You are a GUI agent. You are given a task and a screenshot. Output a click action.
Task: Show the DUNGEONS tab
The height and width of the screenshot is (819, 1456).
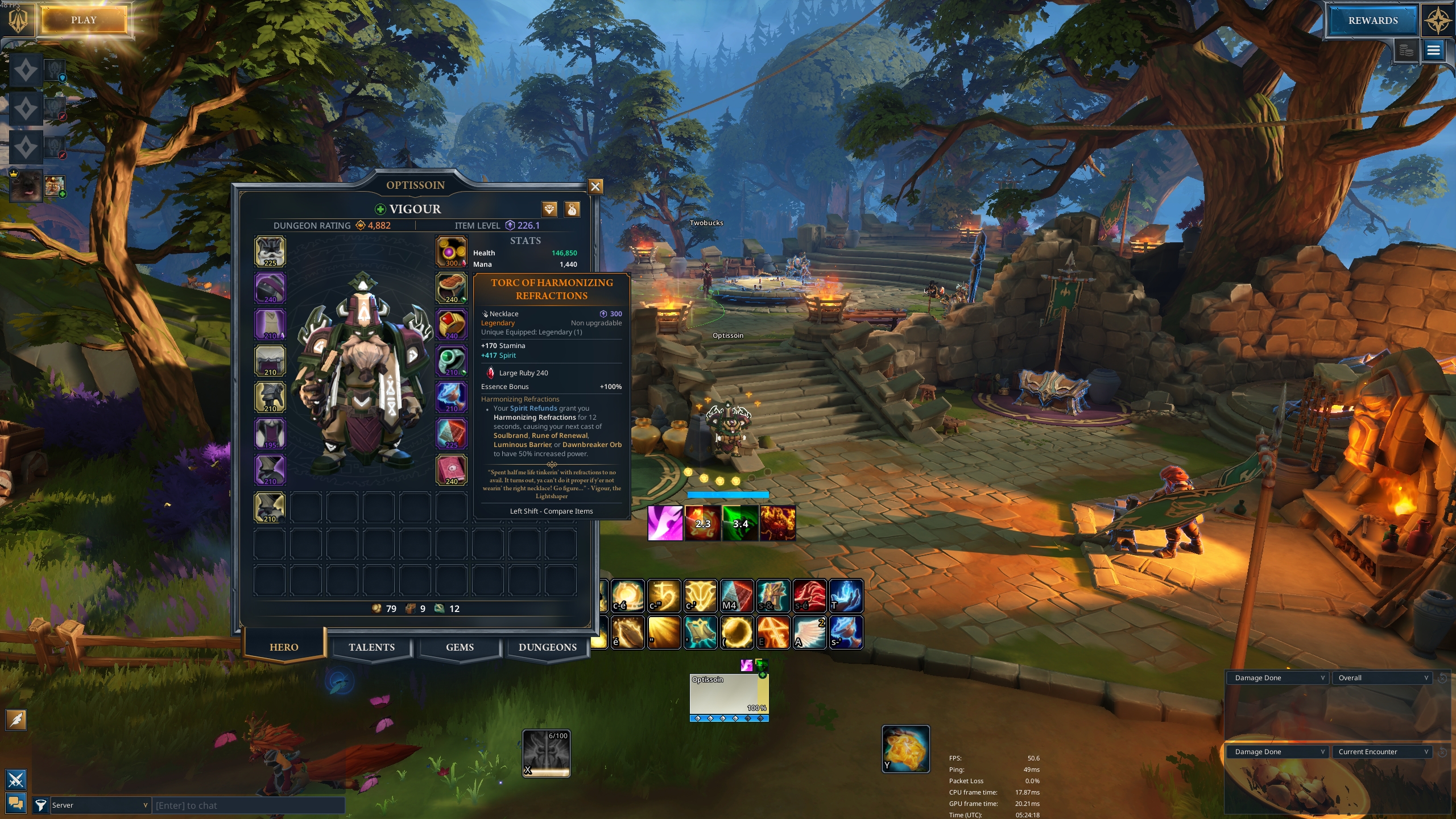click(x=547, y=647)
